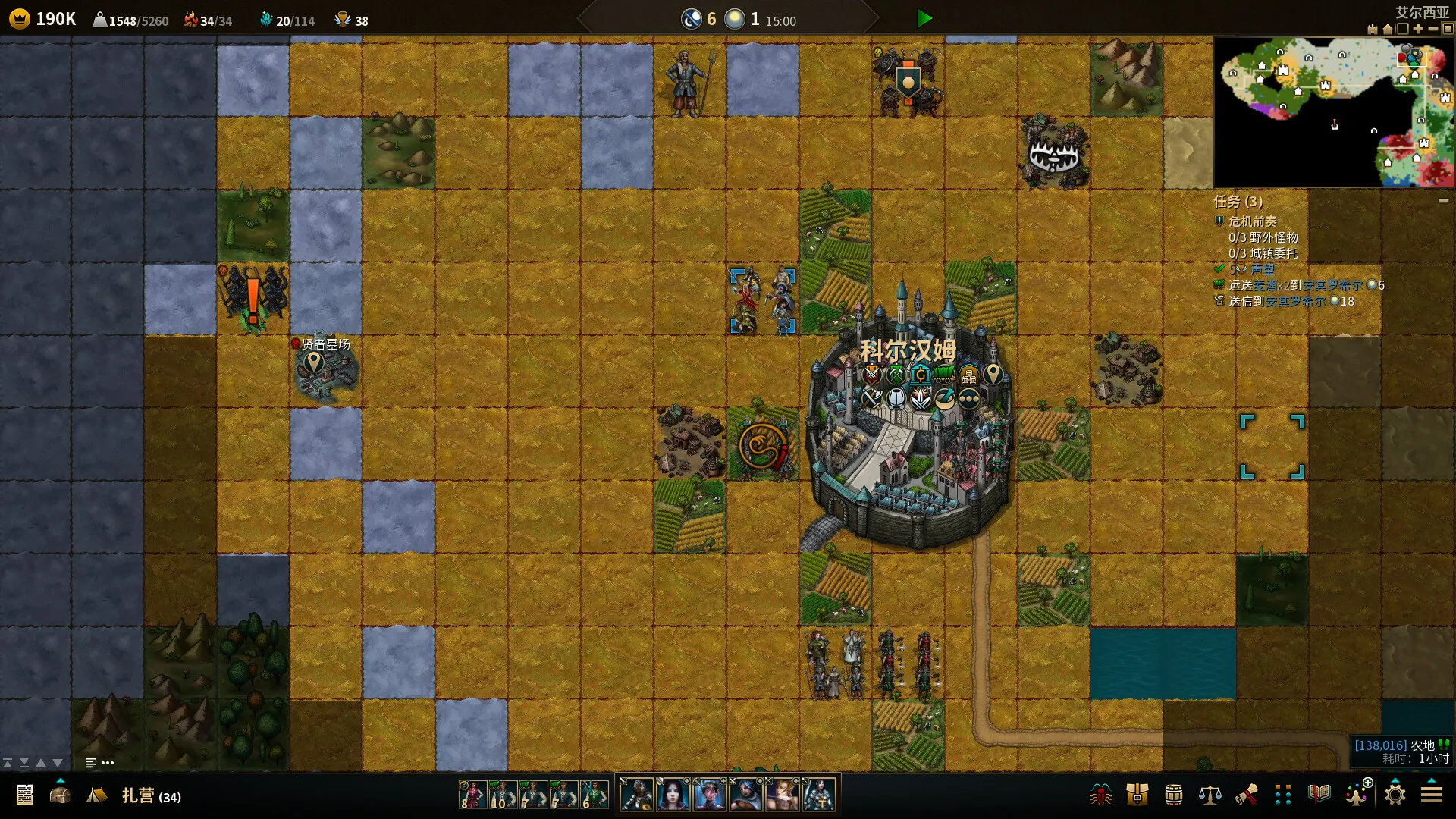The image size is (1456, 819).
Task: Click the minimap zoom-in plus button
Action: 1418,29
